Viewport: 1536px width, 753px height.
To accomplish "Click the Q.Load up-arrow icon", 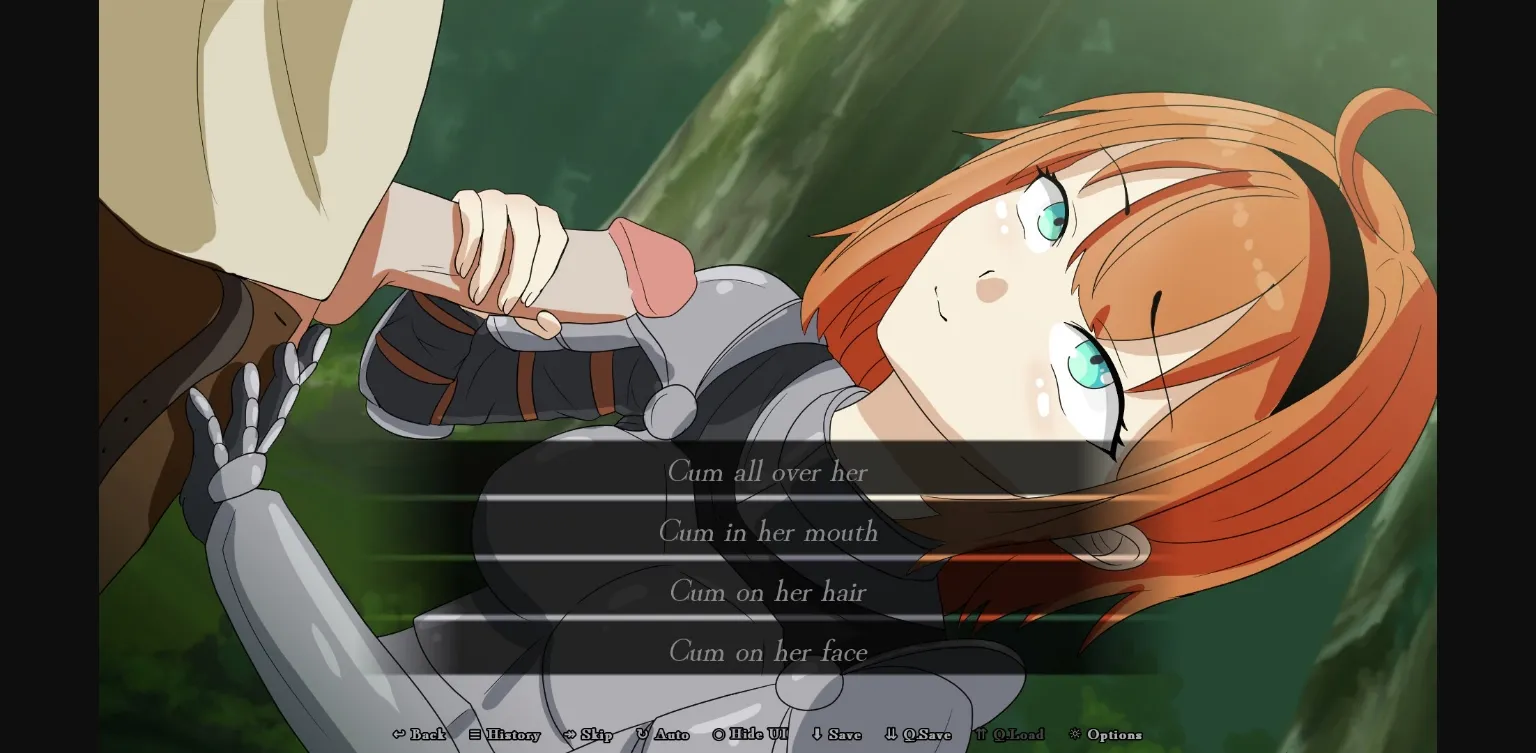I will pyautogui.click(x=982, y=734).
